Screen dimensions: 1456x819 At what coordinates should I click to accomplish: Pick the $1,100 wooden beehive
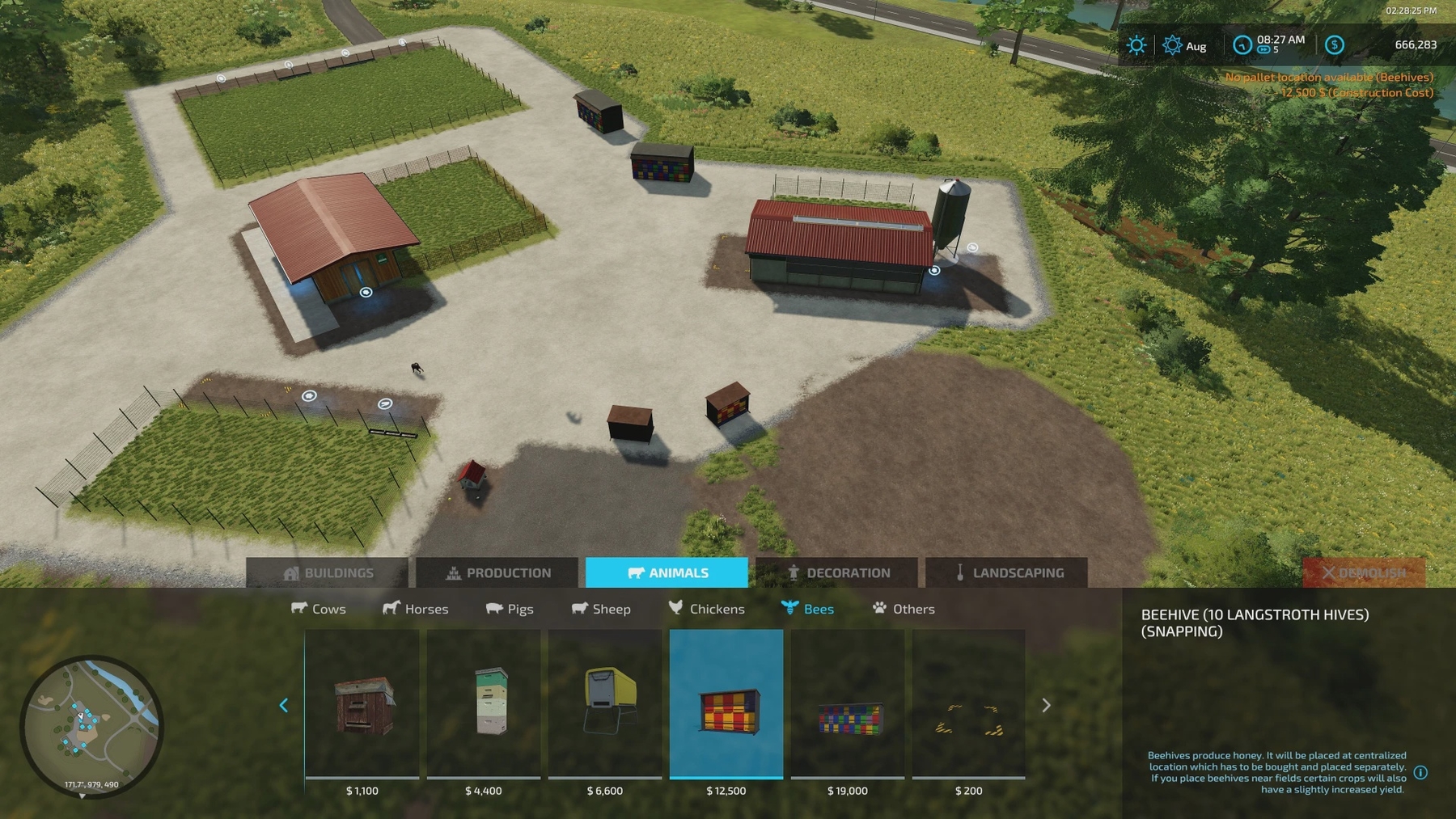(x=362, y=705)
